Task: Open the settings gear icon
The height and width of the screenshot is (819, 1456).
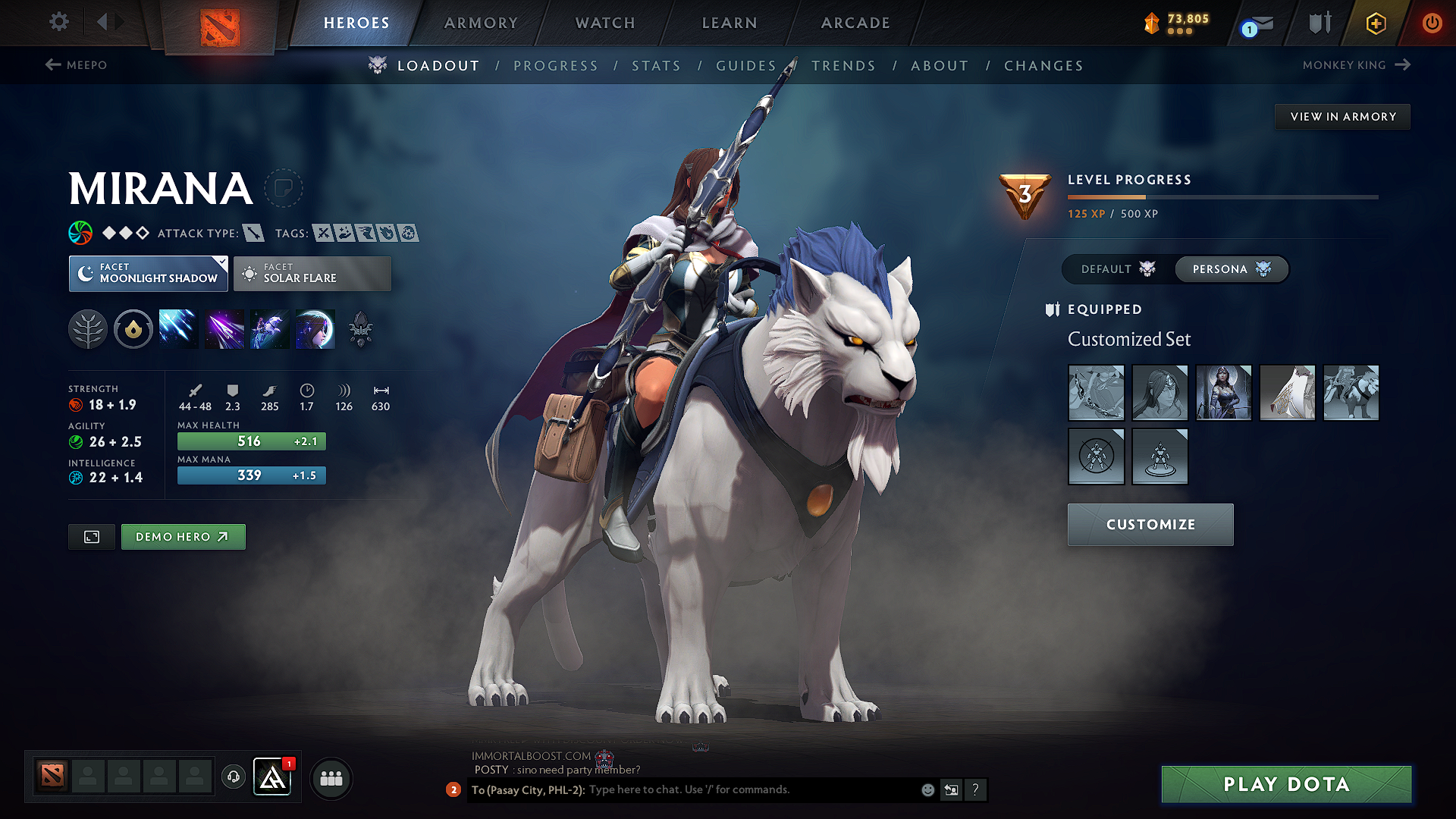Action: tap(58, 22)
